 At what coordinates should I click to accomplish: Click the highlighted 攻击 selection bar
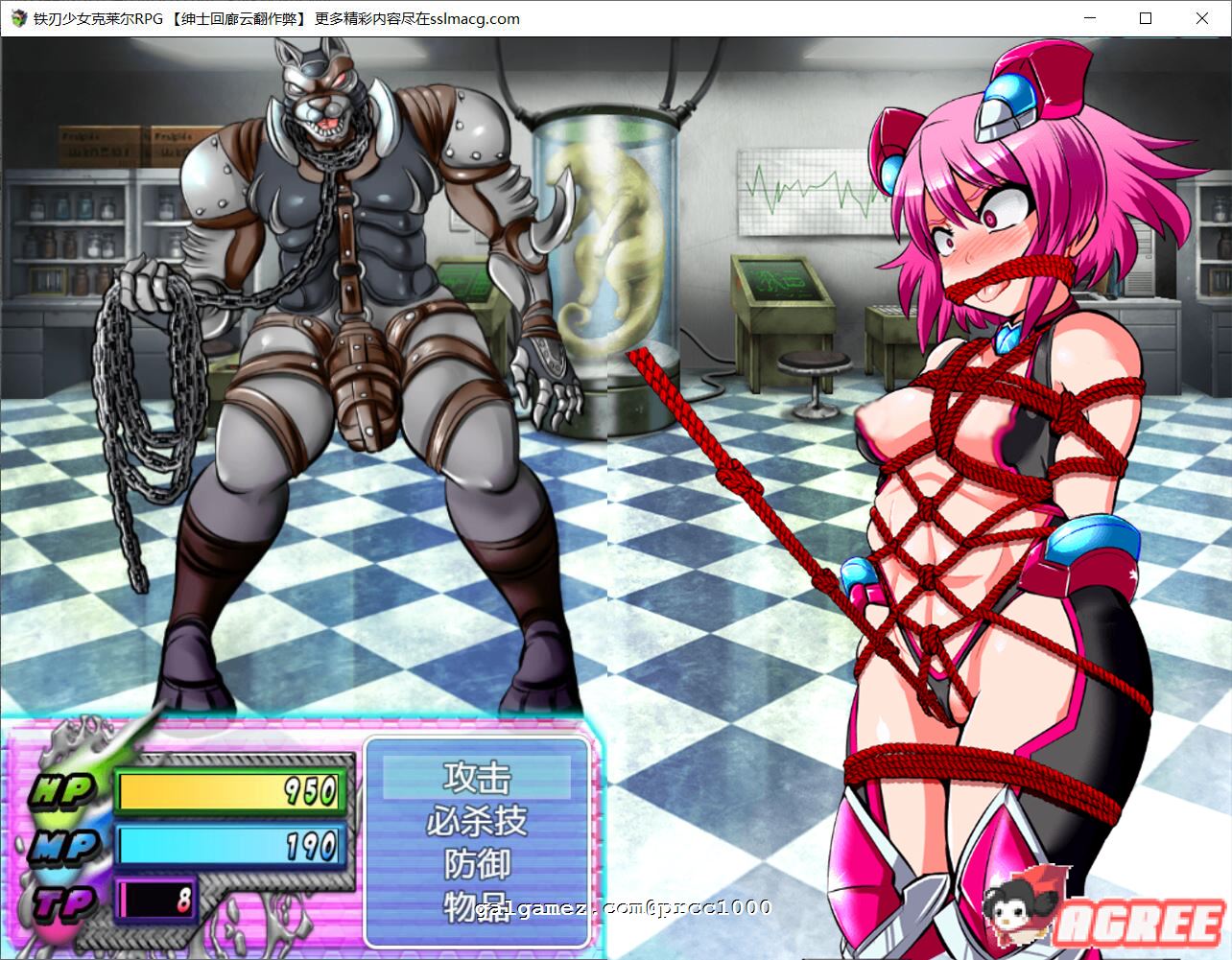[x=477, y=775]
